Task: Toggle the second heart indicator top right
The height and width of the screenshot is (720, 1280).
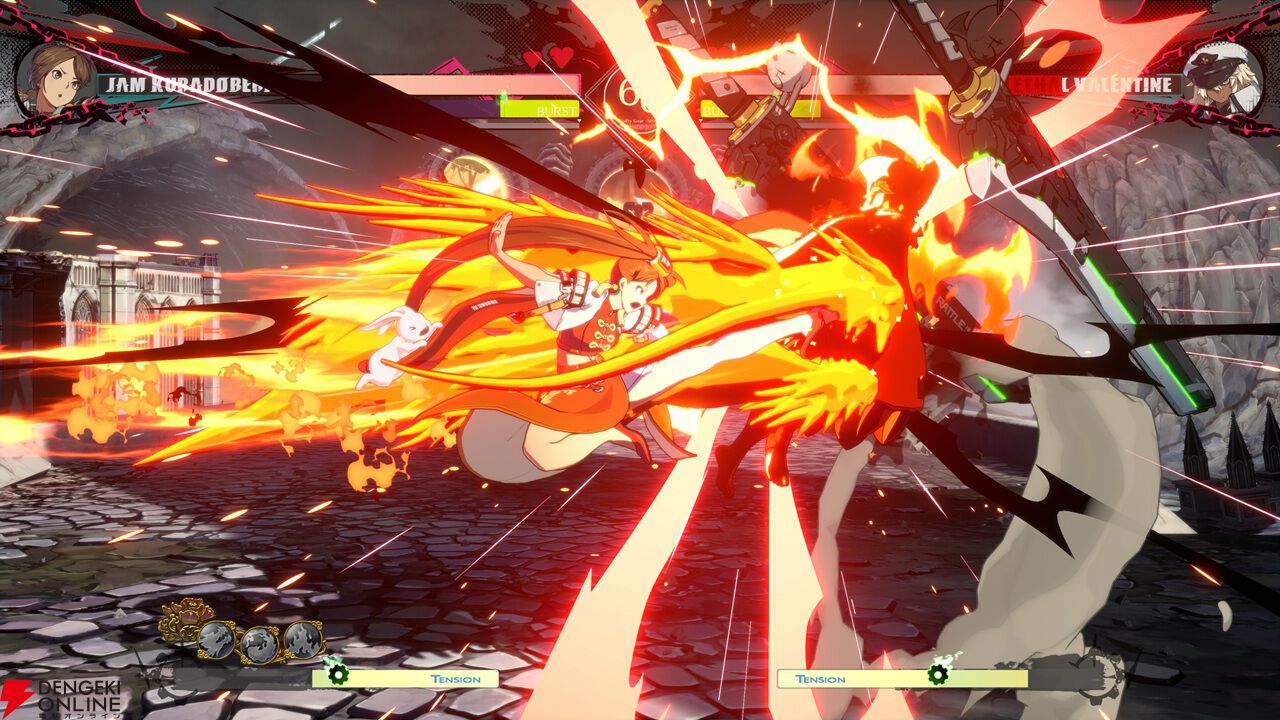Action: tap(560, 58)
